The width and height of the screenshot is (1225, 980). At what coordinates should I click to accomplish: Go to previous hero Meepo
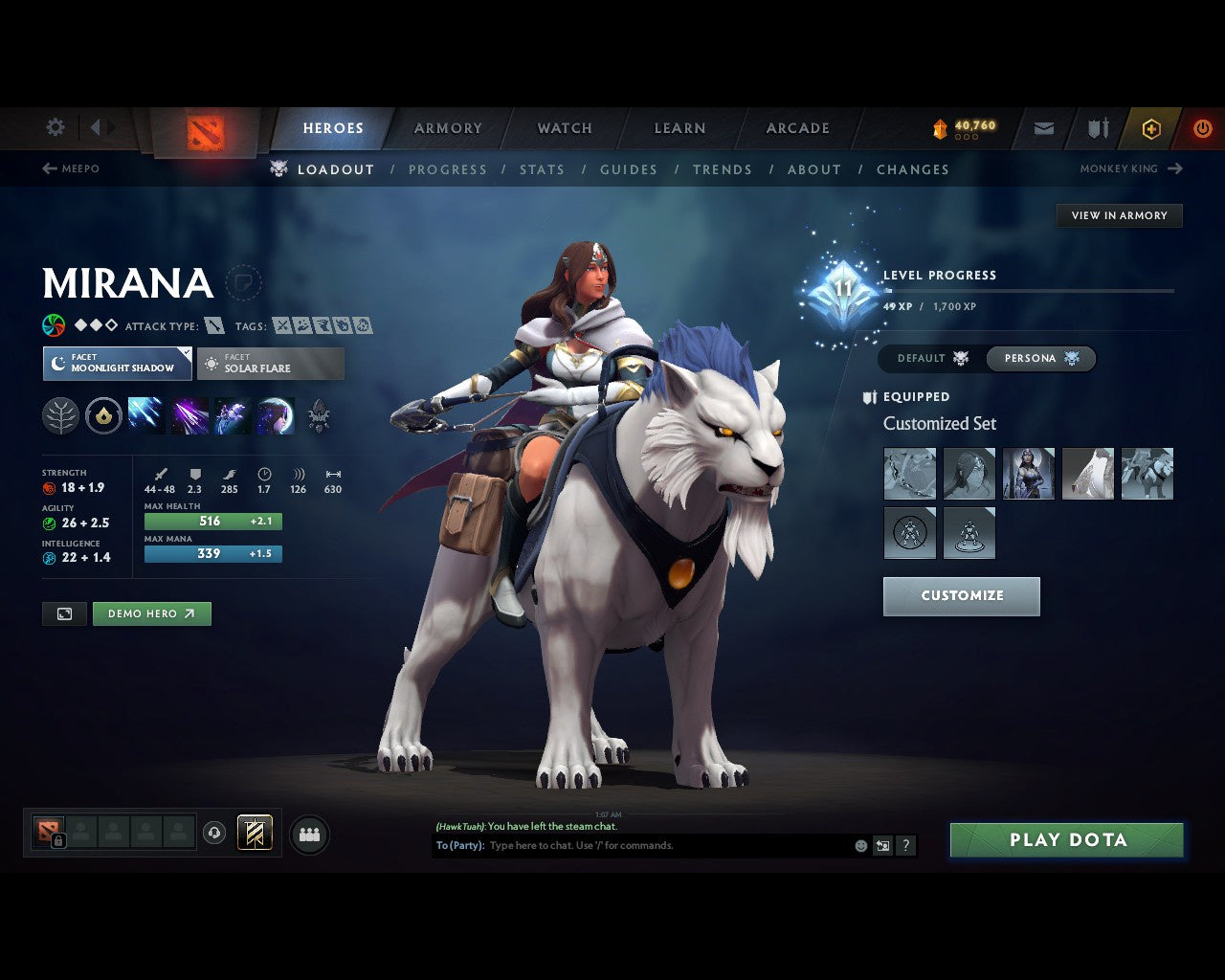pyautogui.click(x=71, y=168)
